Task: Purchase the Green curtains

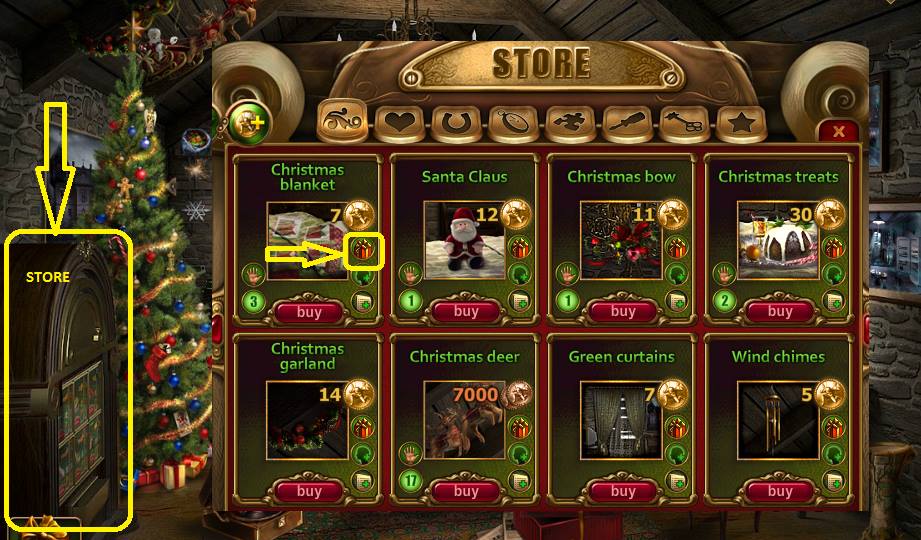Action: tap(623, 491)
